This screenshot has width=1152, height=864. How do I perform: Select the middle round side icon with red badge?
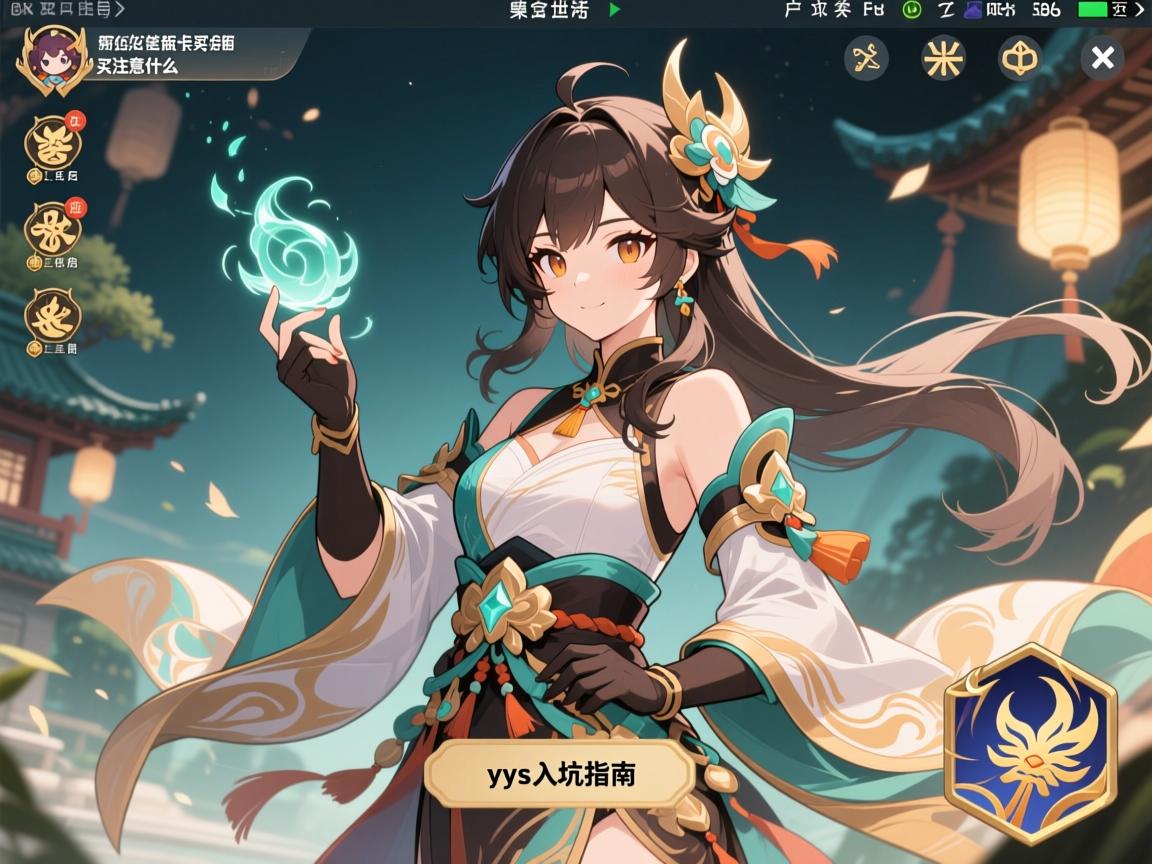point(54,230)
